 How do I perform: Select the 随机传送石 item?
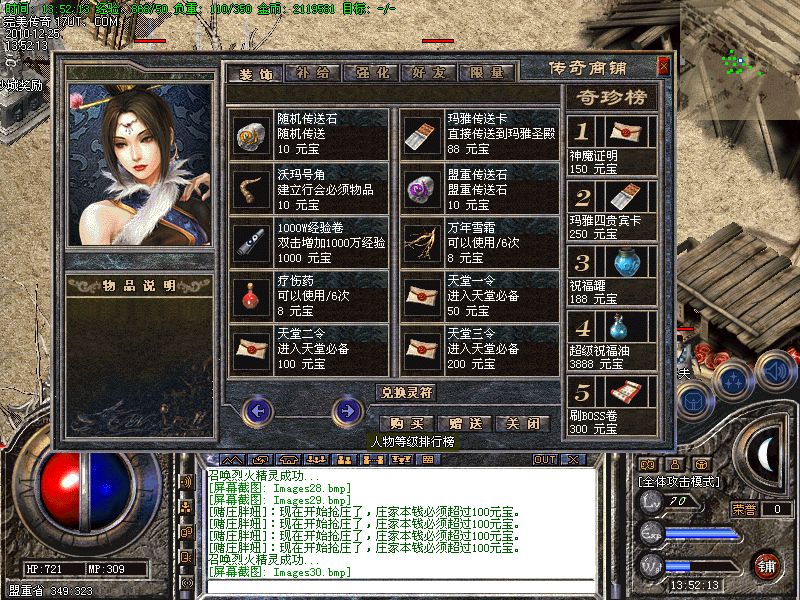pos(308,133)
